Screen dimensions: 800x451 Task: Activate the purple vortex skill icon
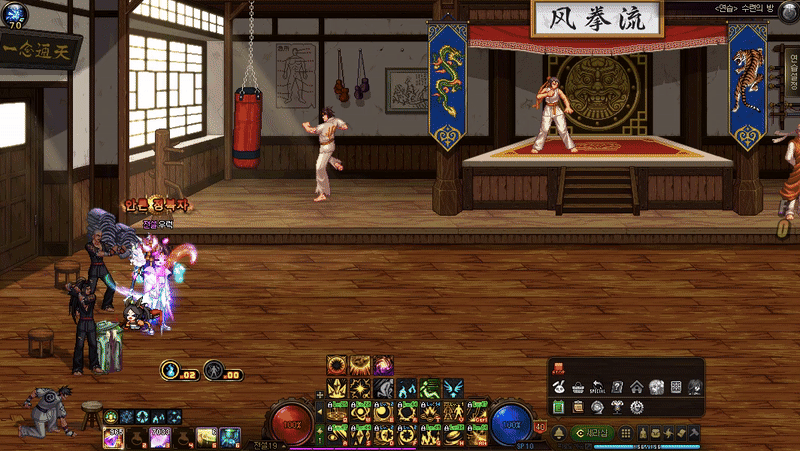point(383,366)
